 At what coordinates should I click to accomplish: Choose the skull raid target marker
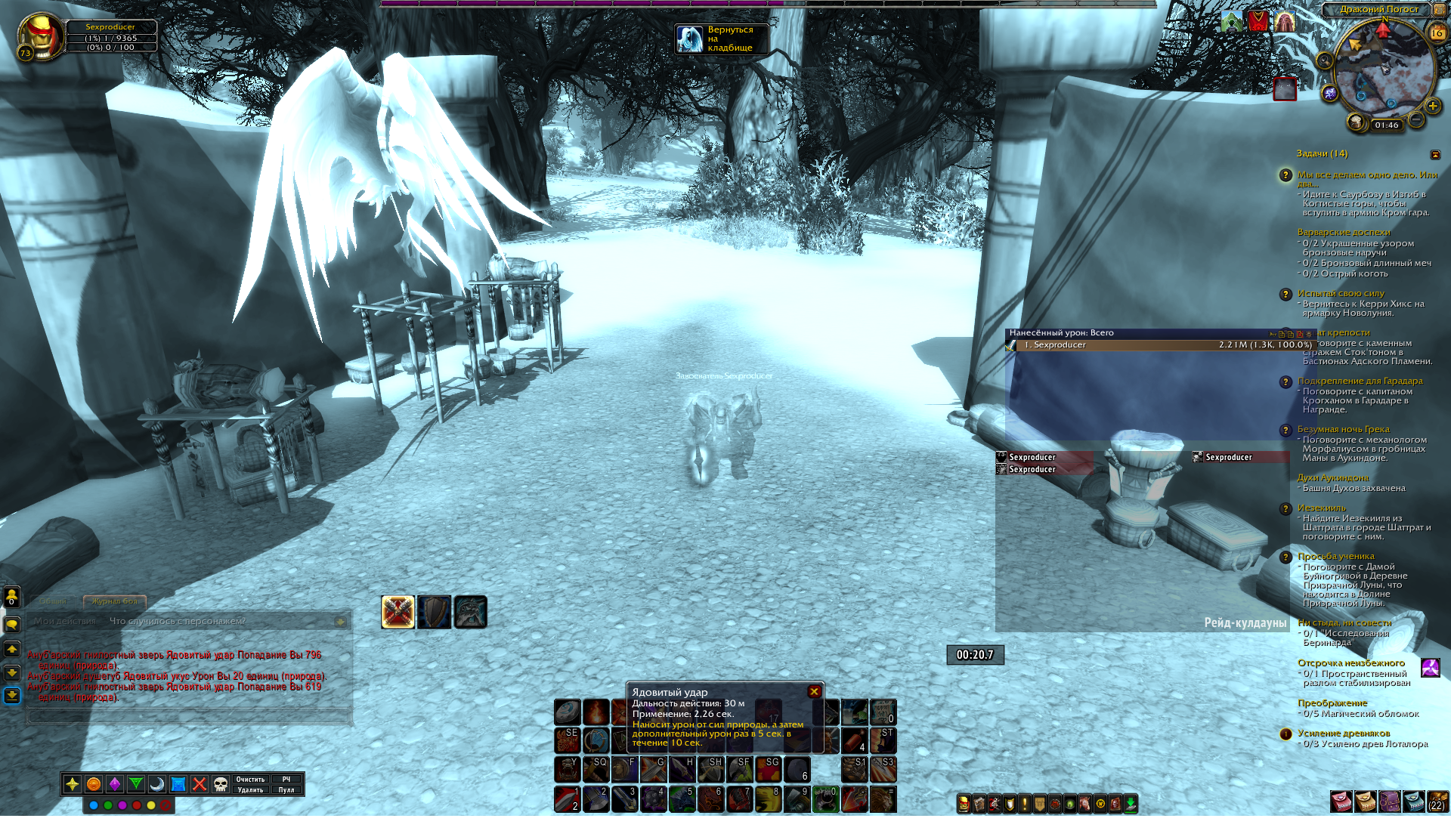(221, 784)
